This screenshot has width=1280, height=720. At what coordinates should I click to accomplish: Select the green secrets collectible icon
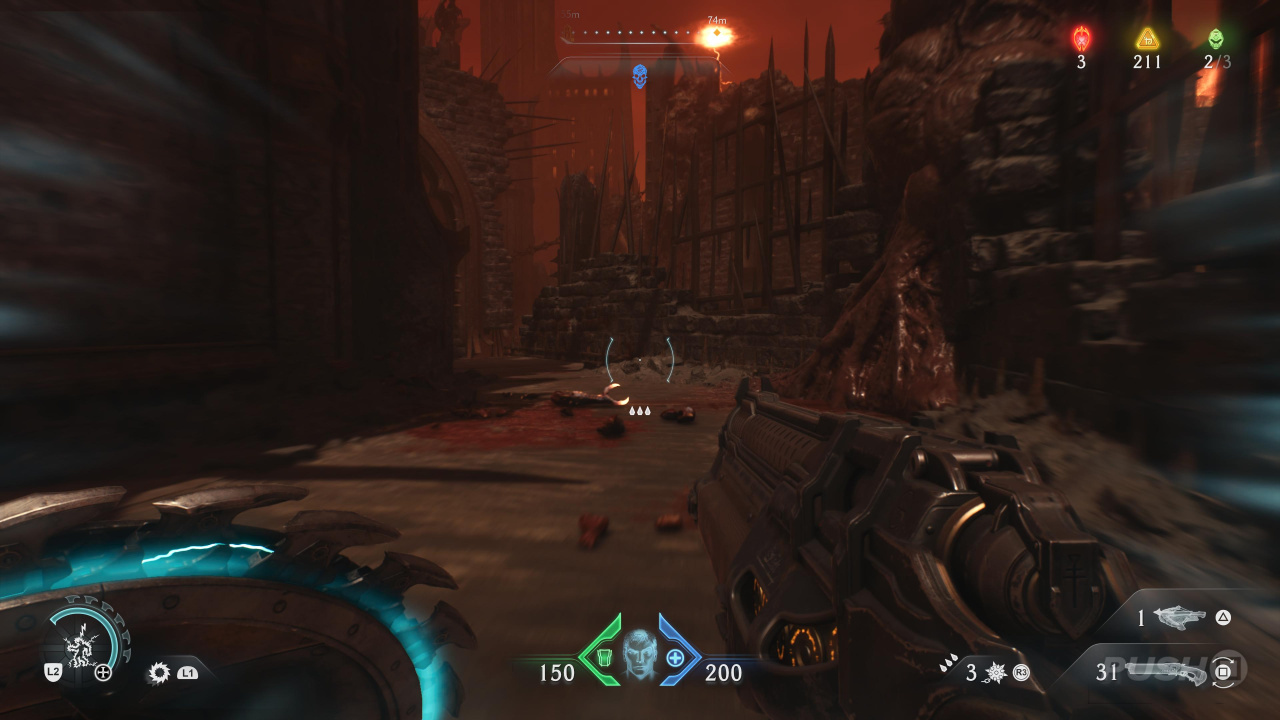click(x=1215, y=39)
